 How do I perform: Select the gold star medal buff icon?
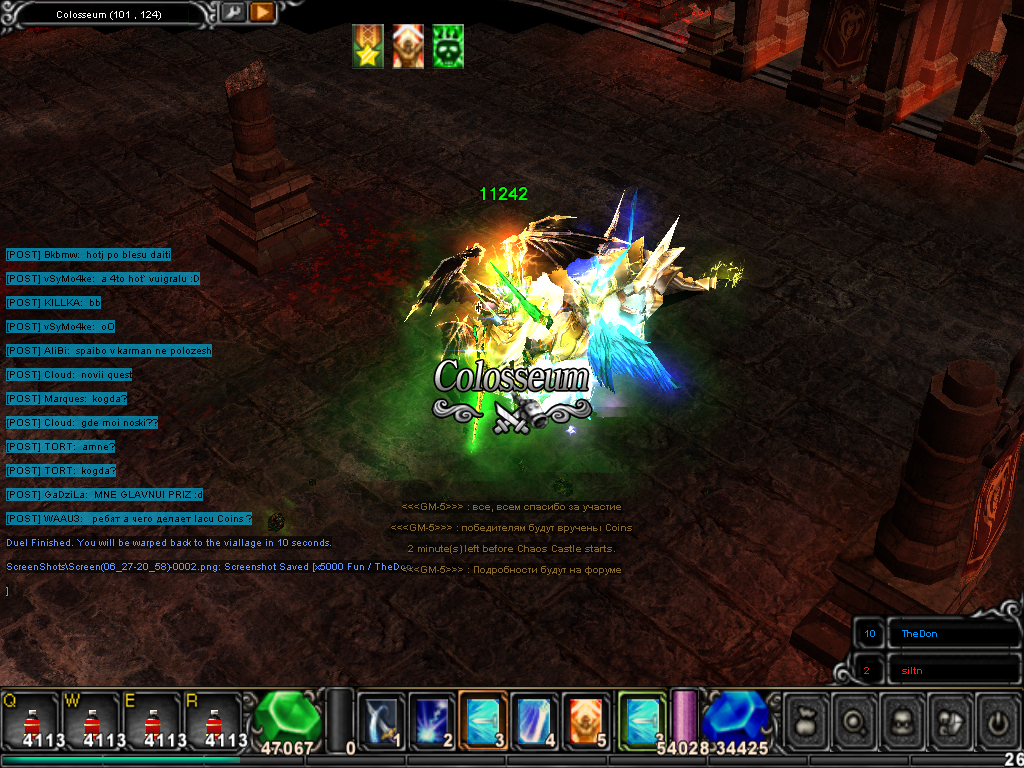(367, 46)
